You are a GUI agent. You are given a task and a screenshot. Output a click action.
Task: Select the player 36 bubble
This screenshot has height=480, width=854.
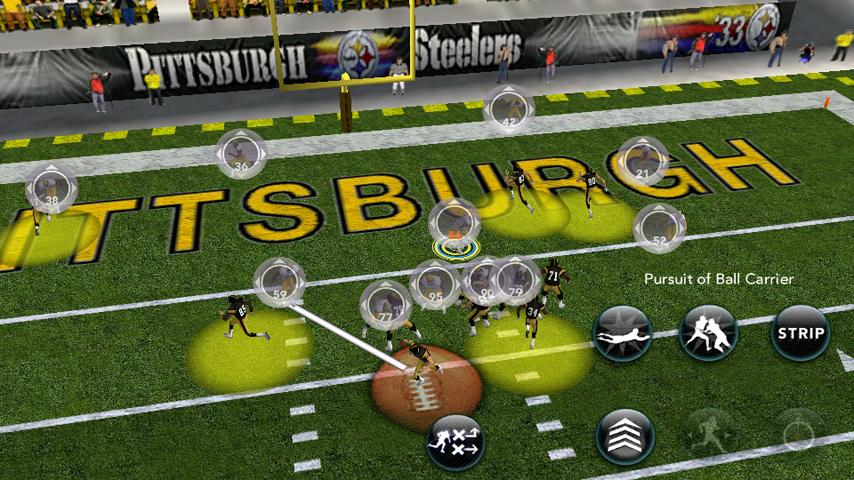click(x=241, y=155)
